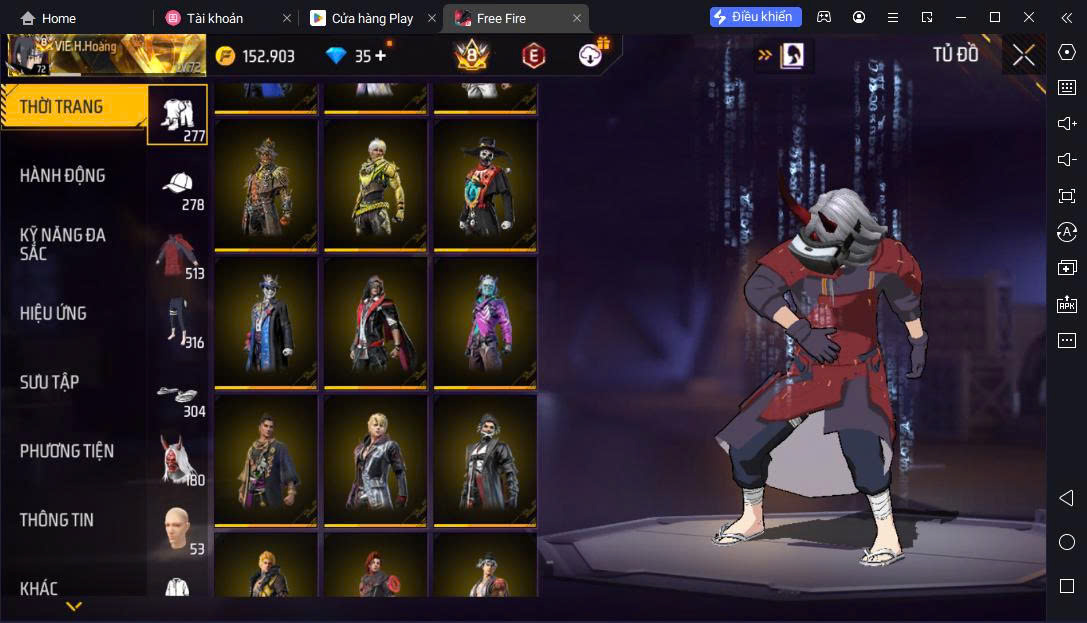Switch to the Cửa hàng Play emulator tab
1087x623 pixels.
(372, 18)
